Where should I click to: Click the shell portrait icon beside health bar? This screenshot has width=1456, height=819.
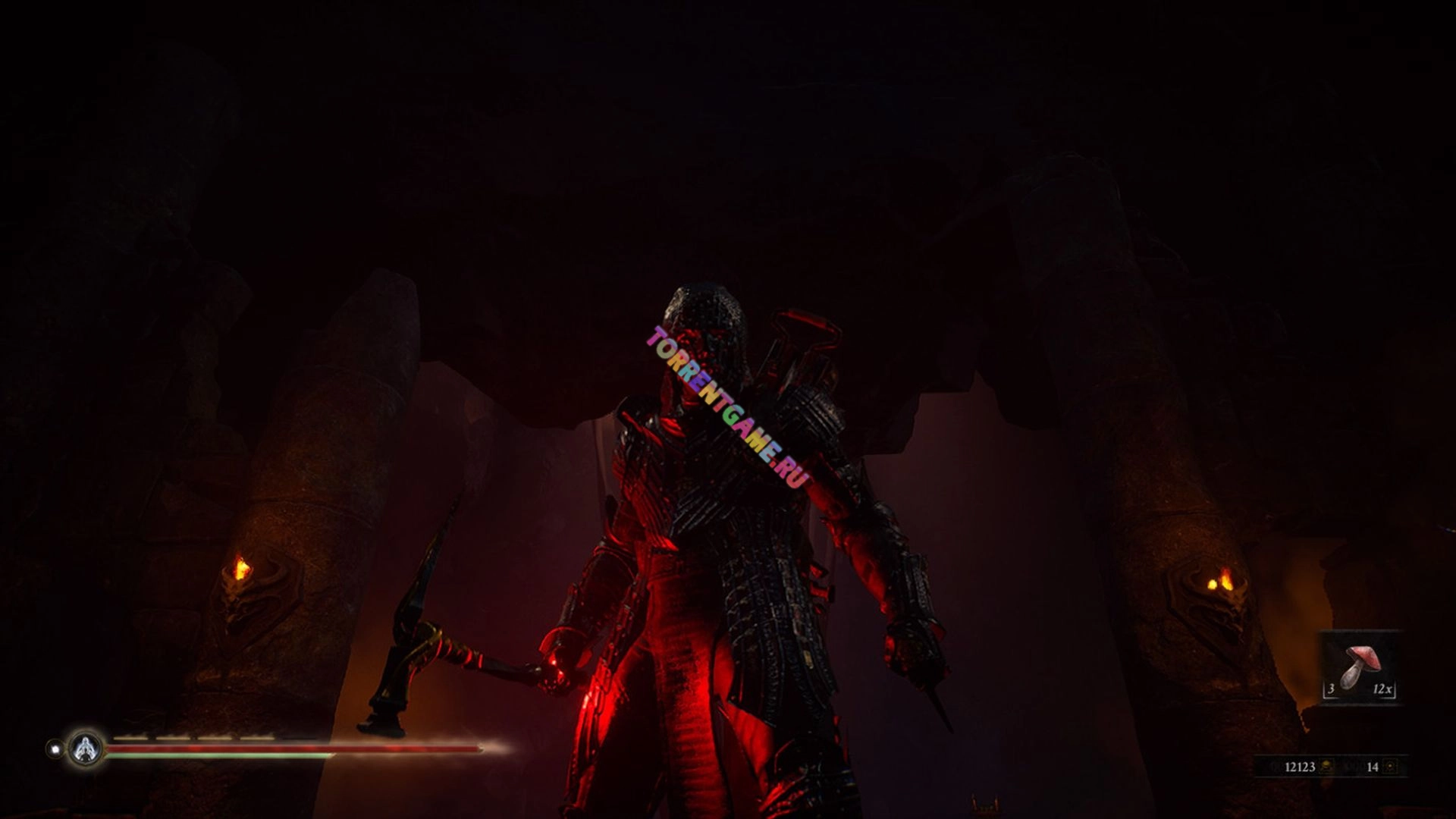tap(86, 748)
